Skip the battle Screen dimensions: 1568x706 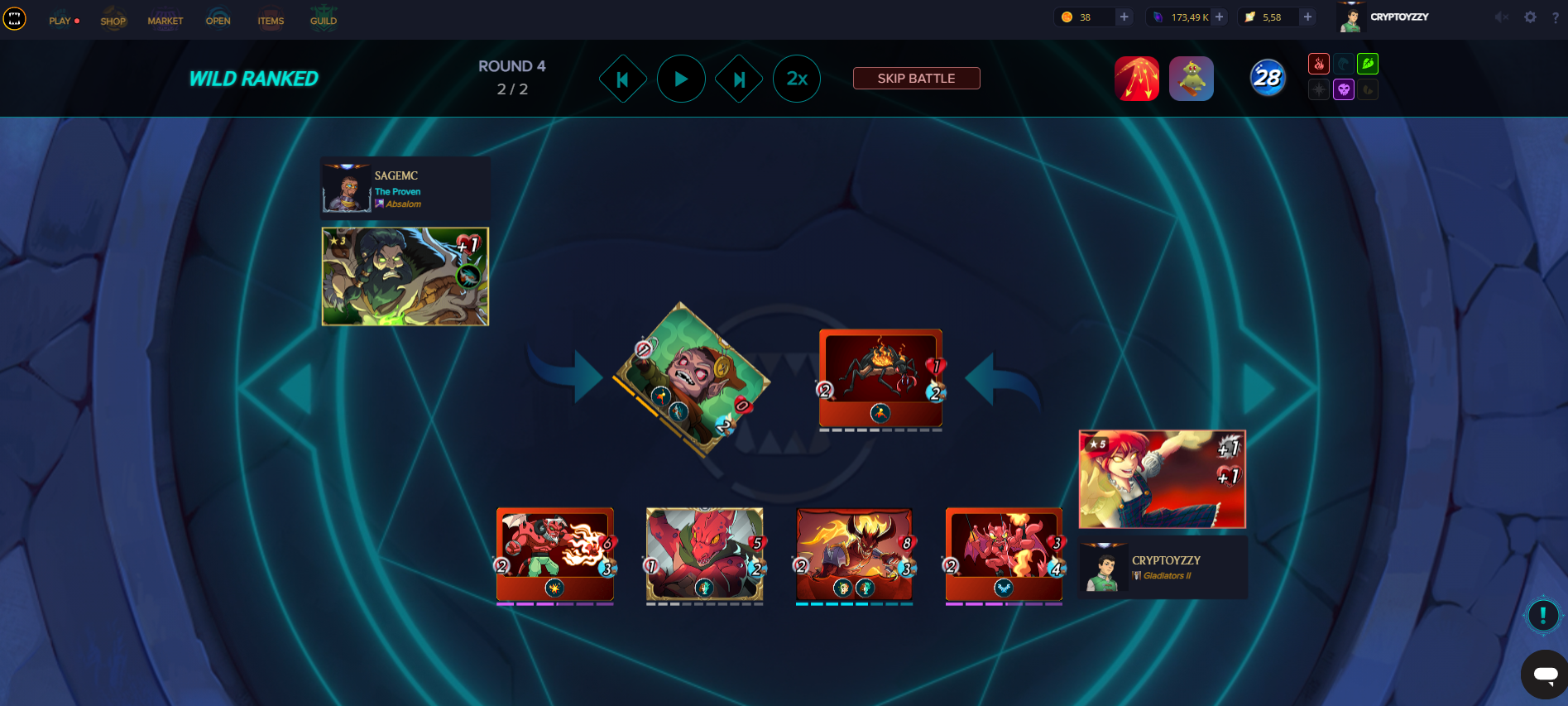point(916,79)
